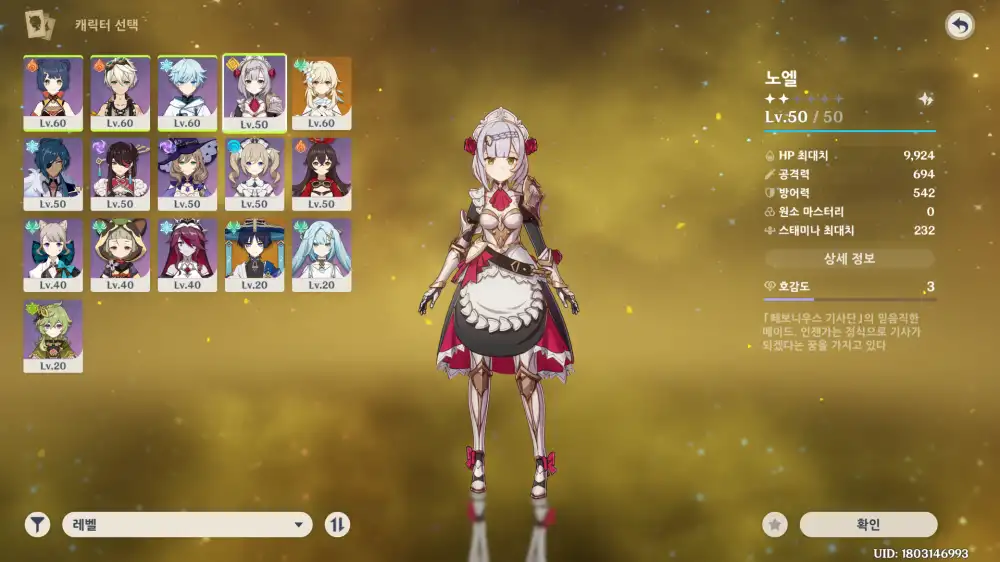This screenshot has height=562, width=1000.
Task: Open the 레벨 sort dropdown
Action: point(187,524)
